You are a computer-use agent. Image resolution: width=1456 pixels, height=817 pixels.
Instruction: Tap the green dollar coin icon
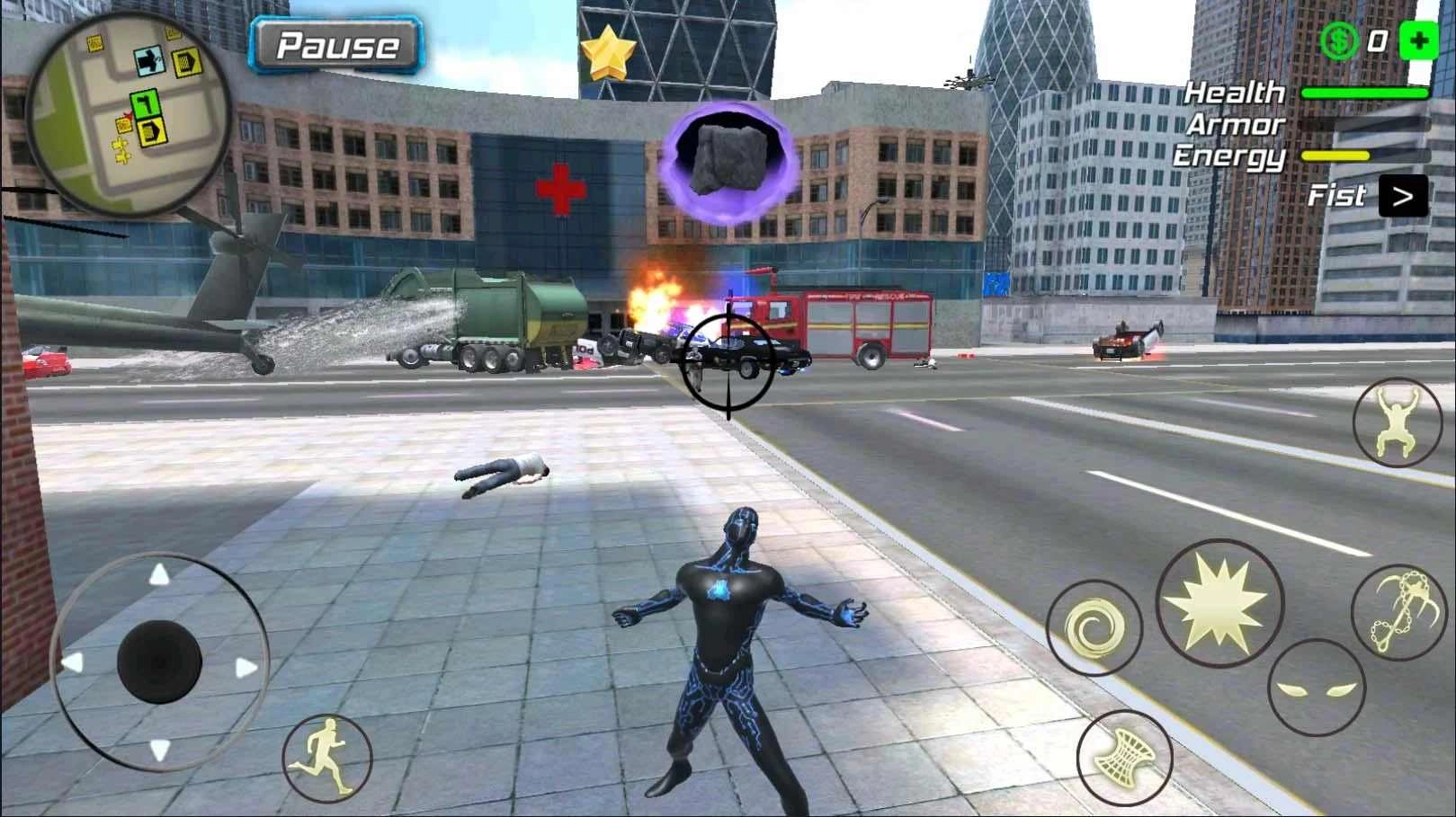click(1339, 40)
